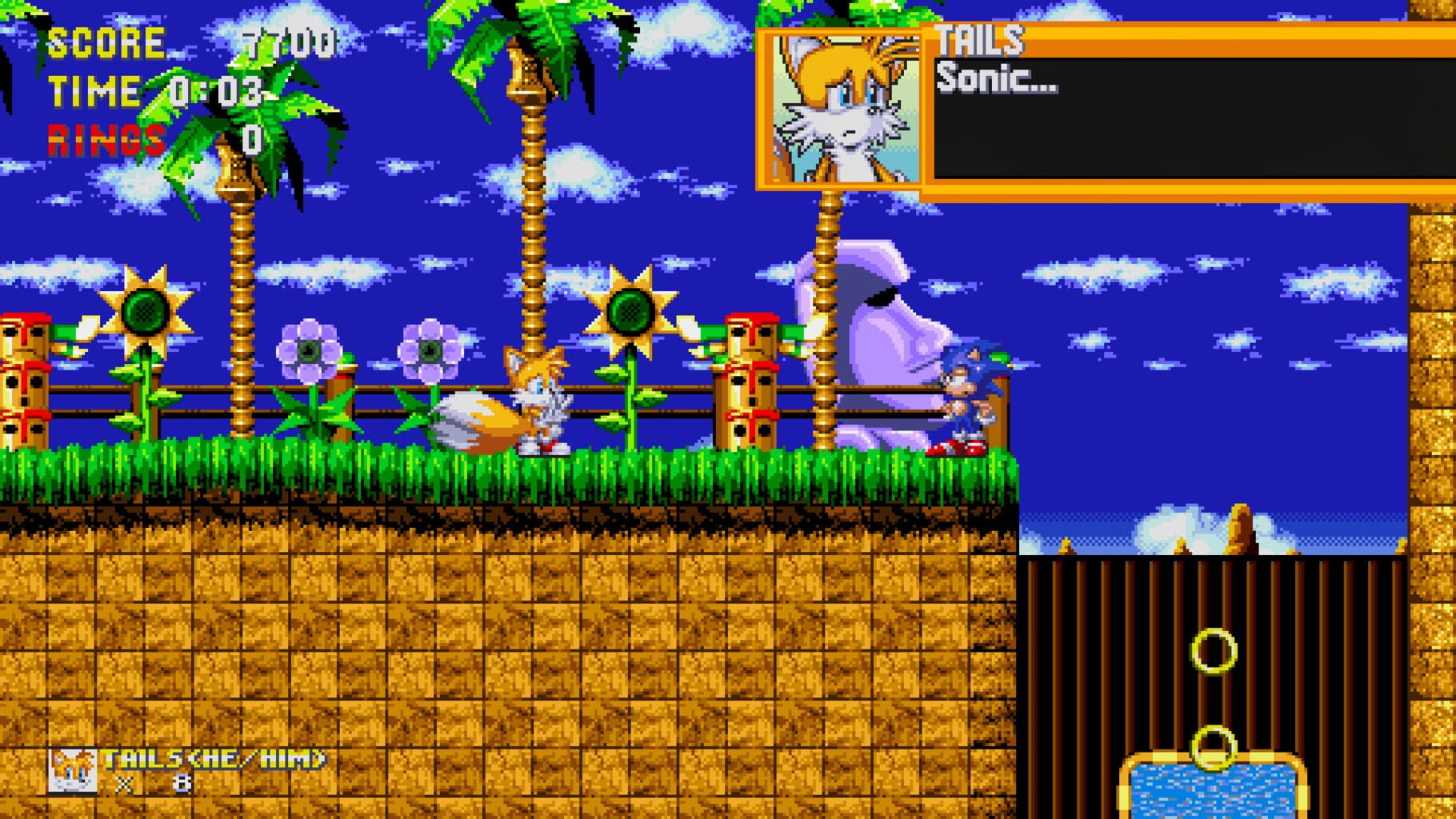This screenshot has height=819, width=1456.
Task: Advance the 'Sonic...' dialogue text
Action: coord(1000,80)
